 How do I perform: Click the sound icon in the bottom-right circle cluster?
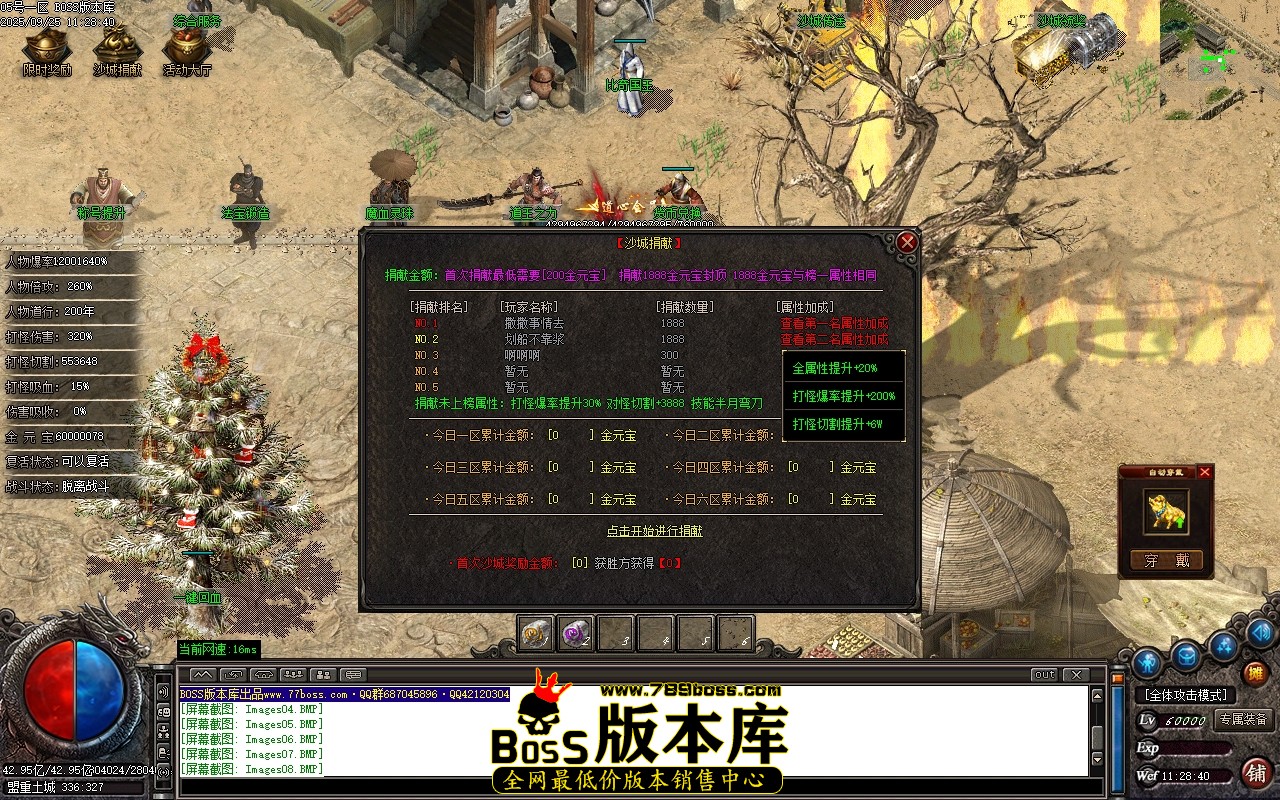(1260, 634)
